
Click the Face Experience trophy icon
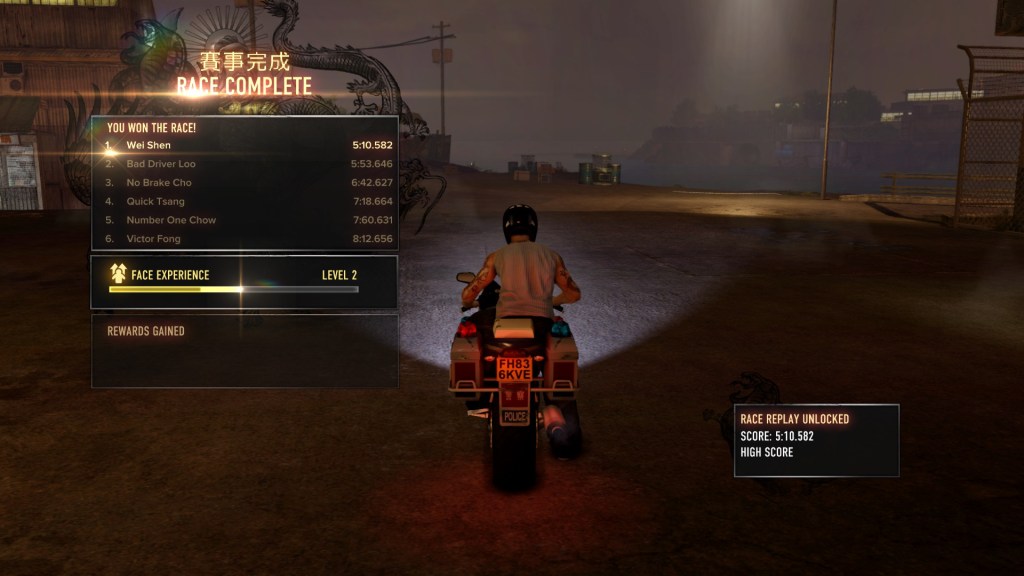pyautogui.click(x=118, y=274)
